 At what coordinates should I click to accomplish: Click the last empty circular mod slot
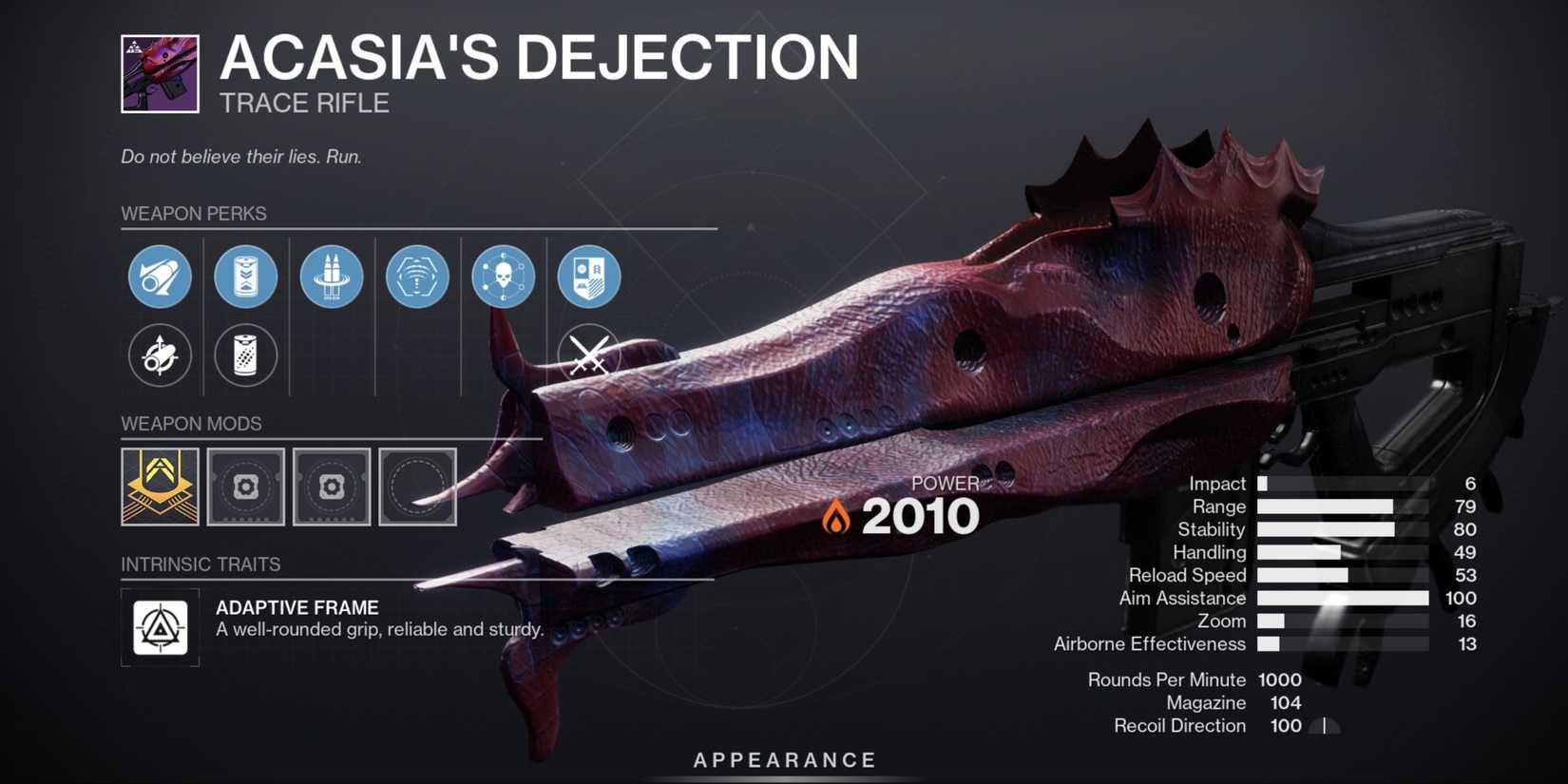coord(417,488)
